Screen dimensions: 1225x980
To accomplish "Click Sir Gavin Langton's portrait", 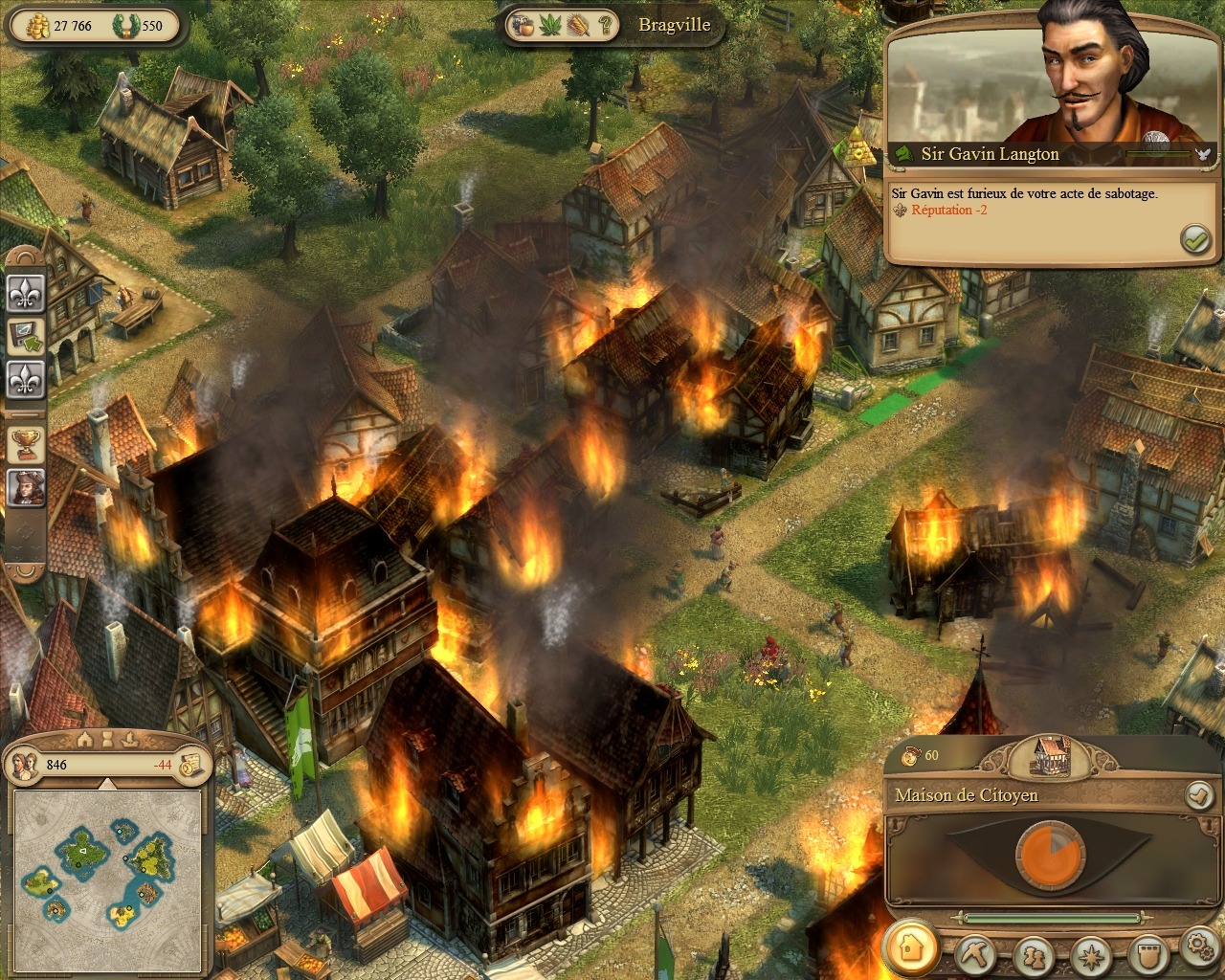I will [1081, 81].
